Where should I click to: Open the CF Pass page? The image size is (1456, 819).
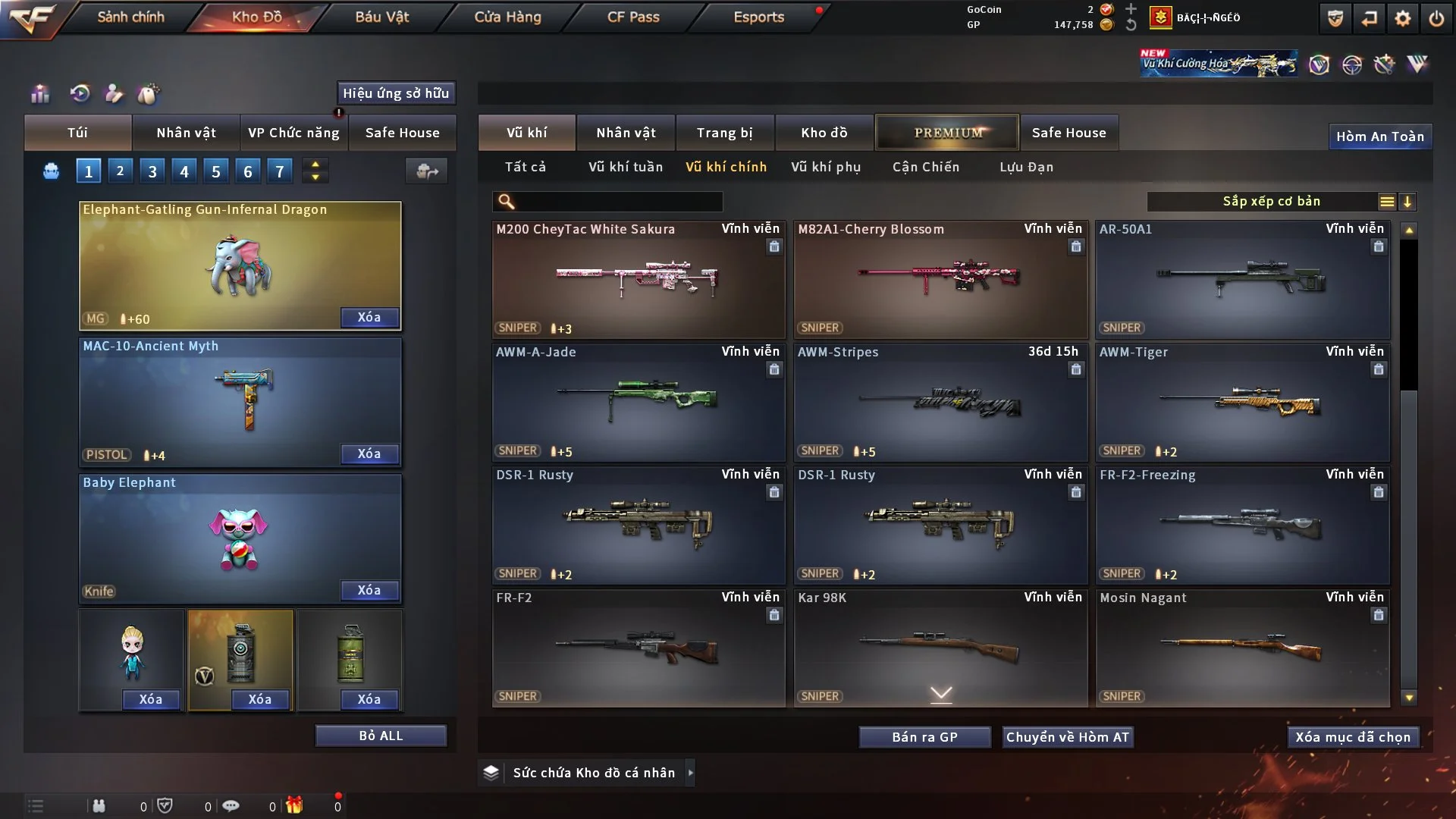click(x=633, y=17)
